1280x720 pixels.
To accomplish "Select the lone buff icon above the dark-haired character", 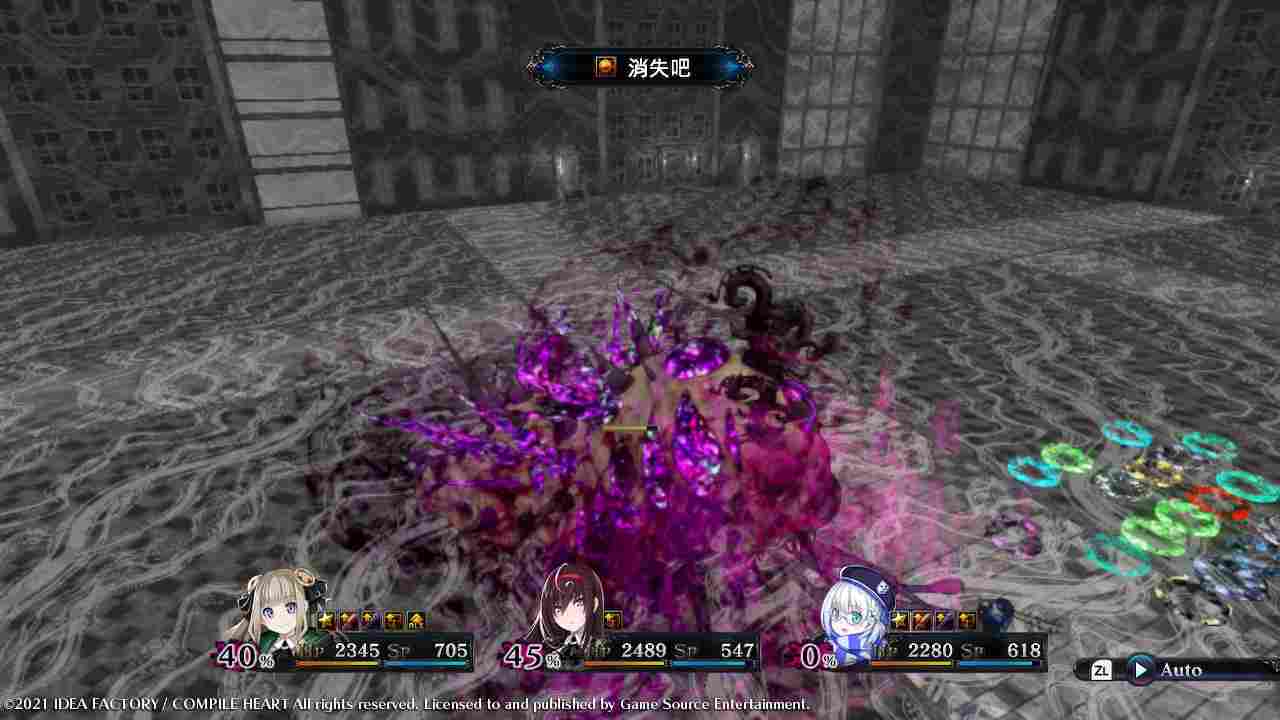I will pos(612,618).
